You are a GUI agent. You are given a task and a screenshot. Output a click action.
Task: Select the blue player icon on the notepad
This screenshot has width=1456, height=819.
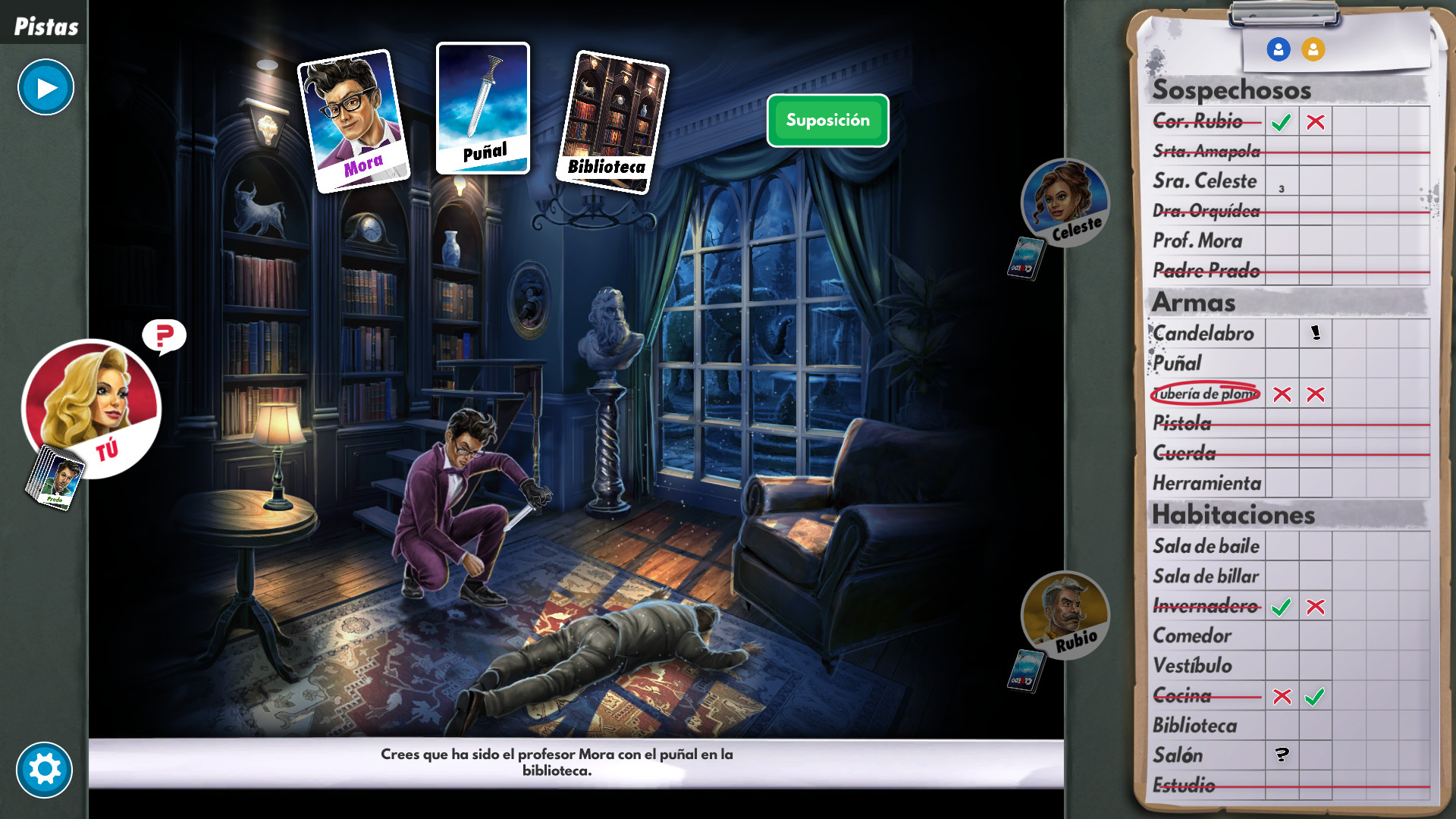1279,49
